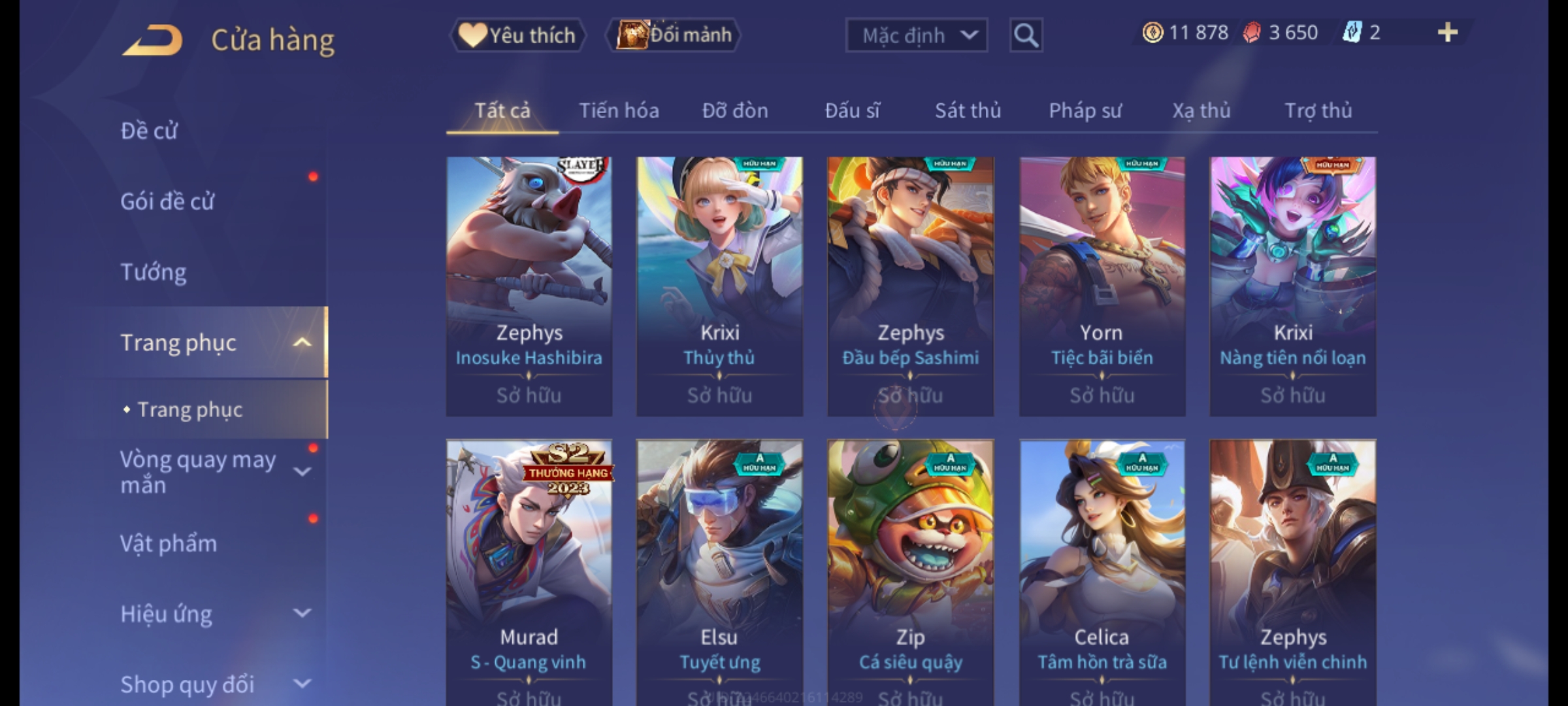Choose the Trợ thủ tab
The height and width of the screenshot is (706, 1568).
pyautogui.click(x=1318, y=110)
